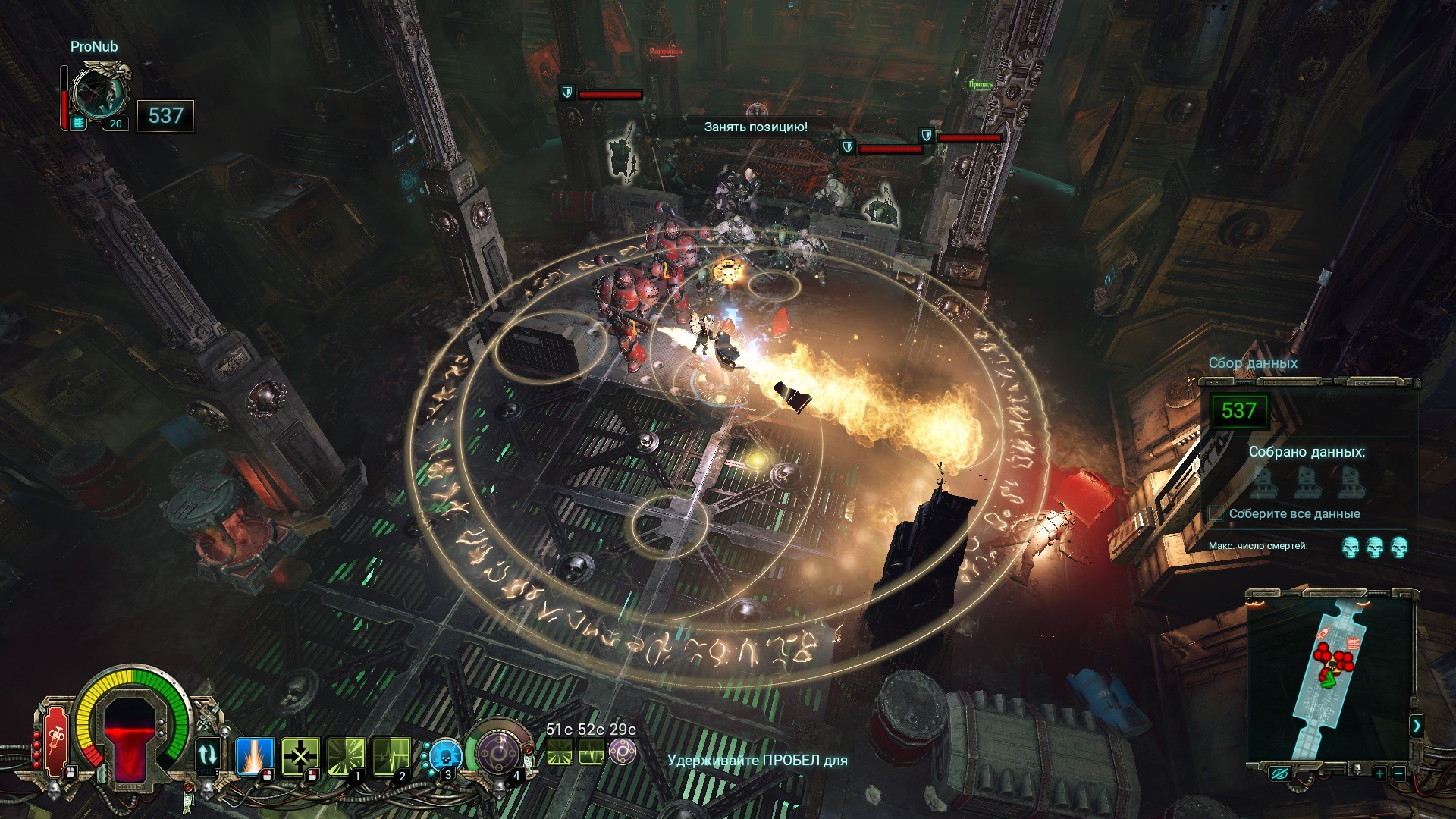Image resolution: width=1456 pixels, height=819 pixels.
Task: Zoom out the minimap with minus
Action: pyautogui.click(x=1399, y=774)
